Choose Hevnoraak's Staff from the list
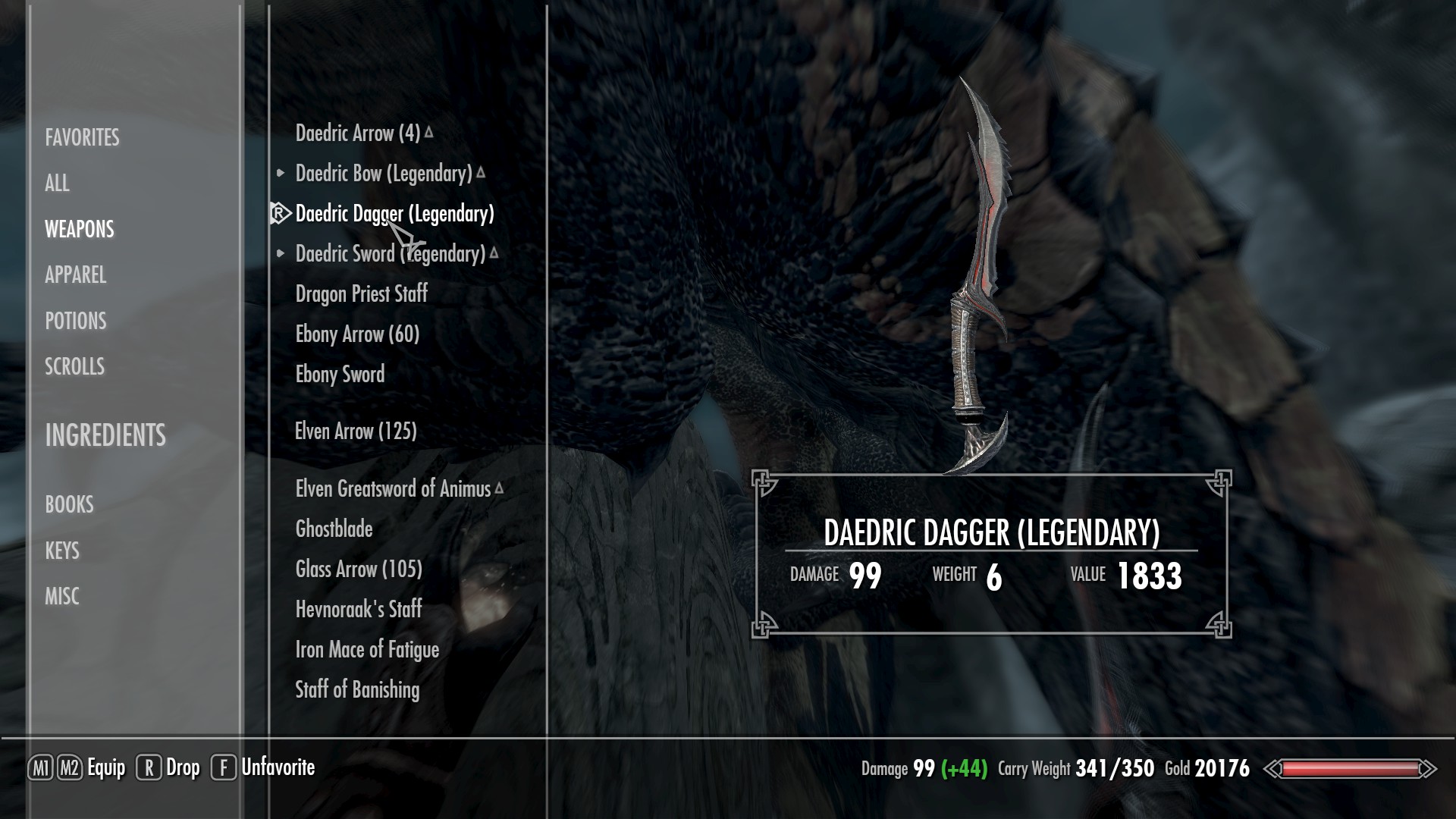 358,609
